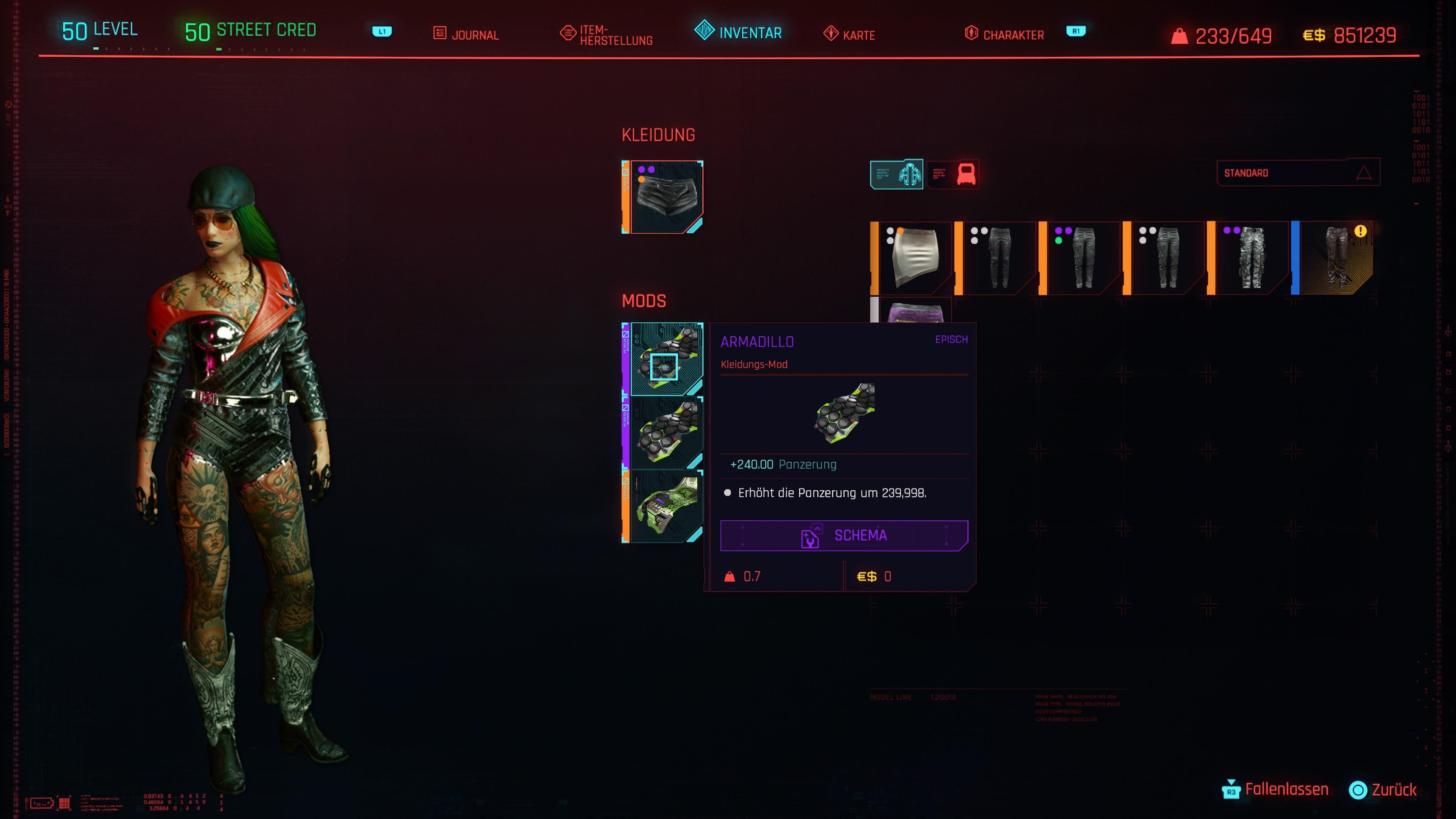Select the equipped black shorts slot
This screenshot has height=819, width=1456.
[x=664, y=197]
